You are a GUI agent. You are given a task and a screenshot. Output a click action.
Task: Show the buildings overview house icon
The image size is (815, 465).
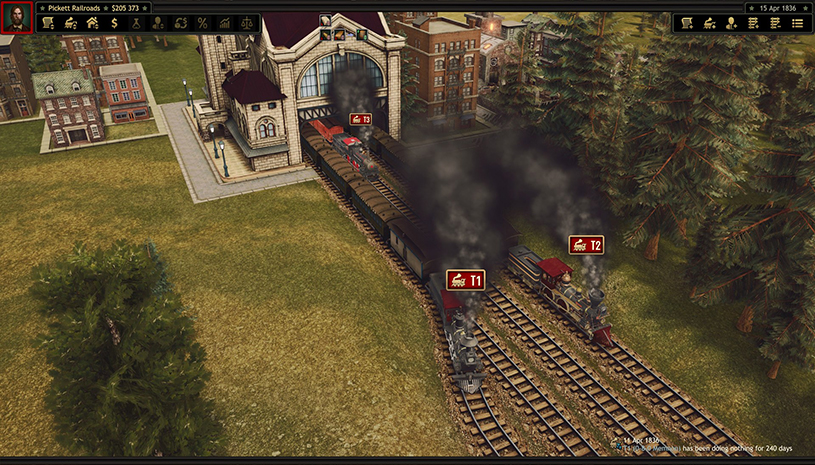[x=92, y=23]
